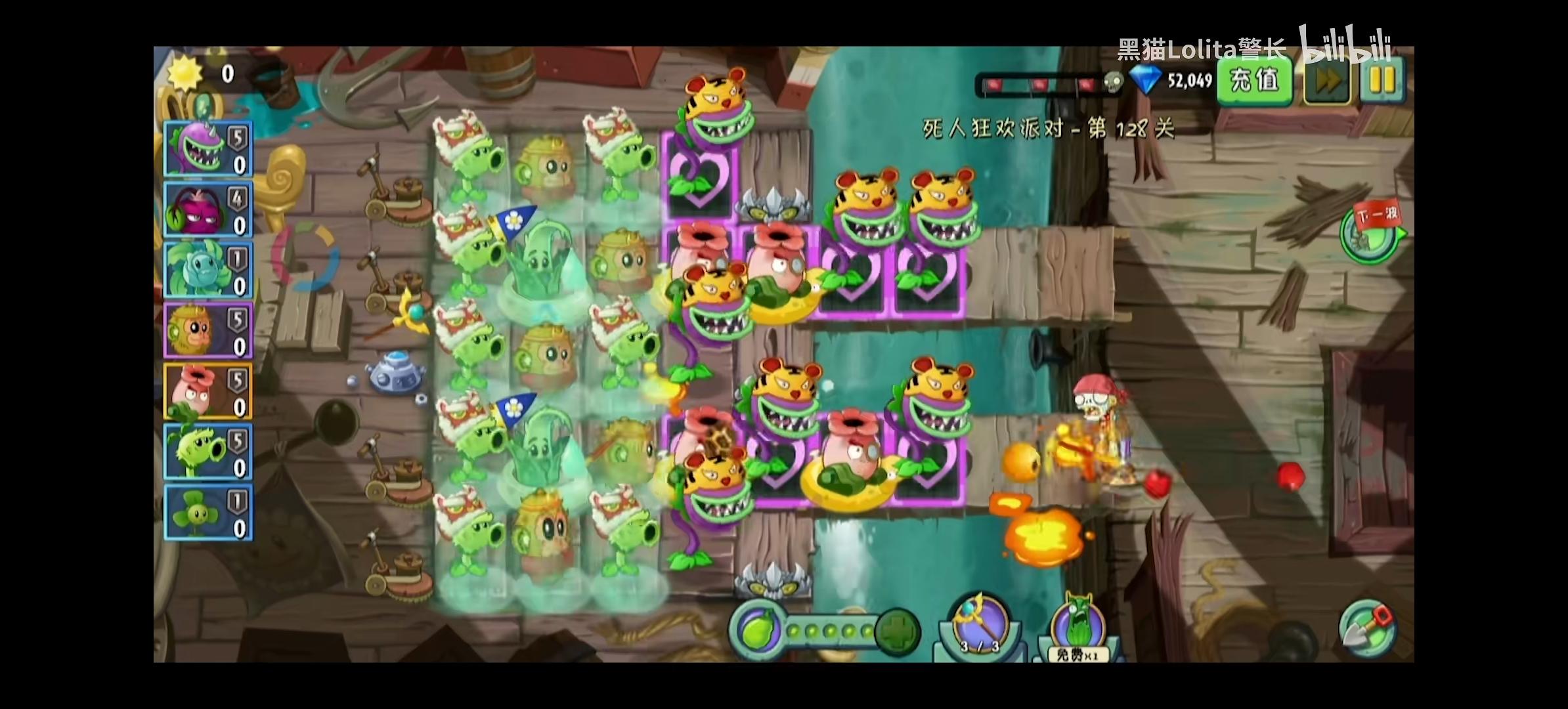This screenshot has width=1568, height=709.
Task: Click the diamond balance showing 52,049
Action: (1175, 80)
